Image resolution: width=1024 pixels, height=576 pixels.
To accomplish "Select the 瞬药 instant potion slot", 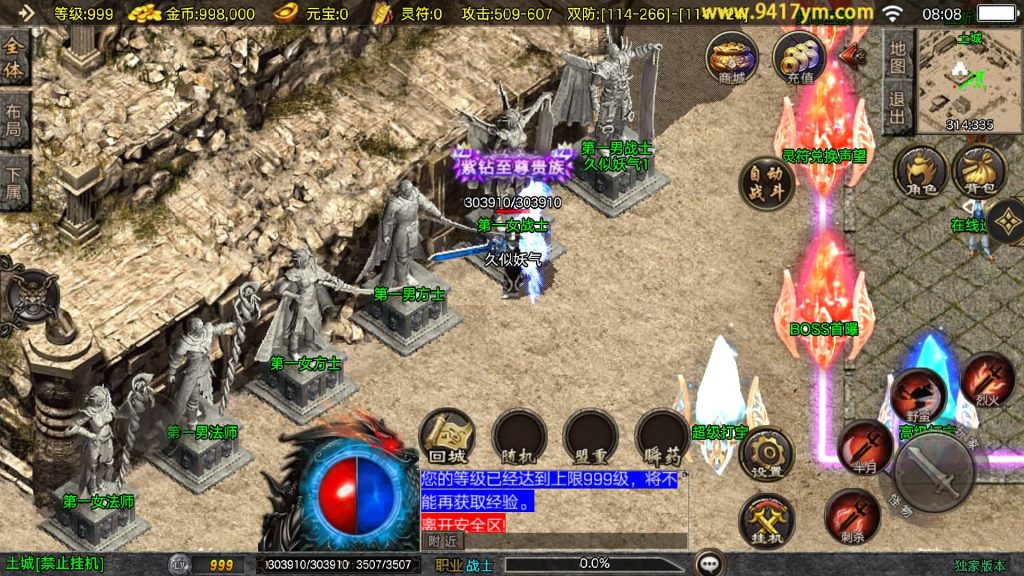I will coord(661,437).
